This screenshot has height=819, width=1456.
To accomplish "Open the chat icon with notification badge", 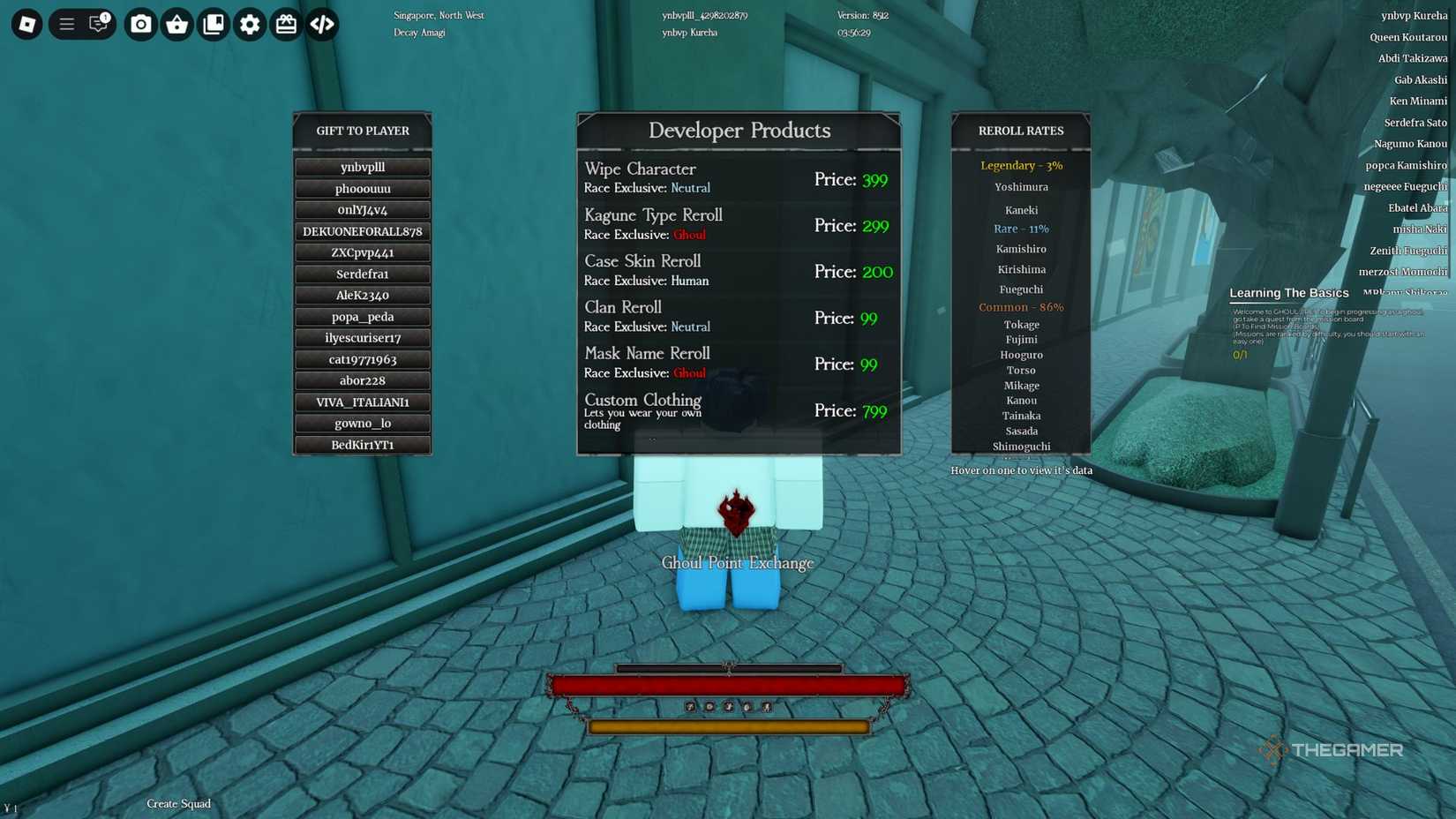I will pos(97,24).
